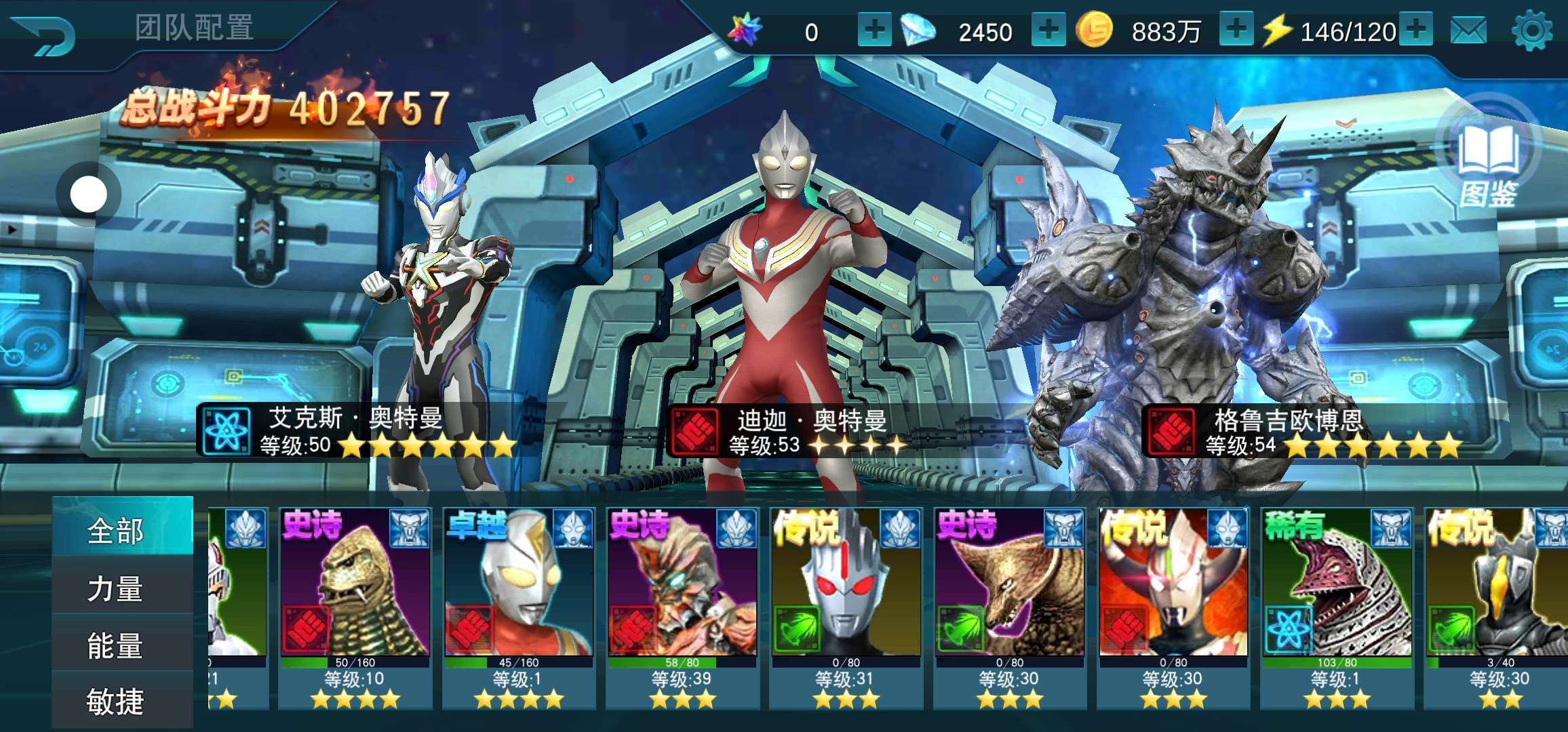Viewport: 1568px width, 732px height.
Task: Switch to the 全部 filter tab
Action: tap(115, 530)
